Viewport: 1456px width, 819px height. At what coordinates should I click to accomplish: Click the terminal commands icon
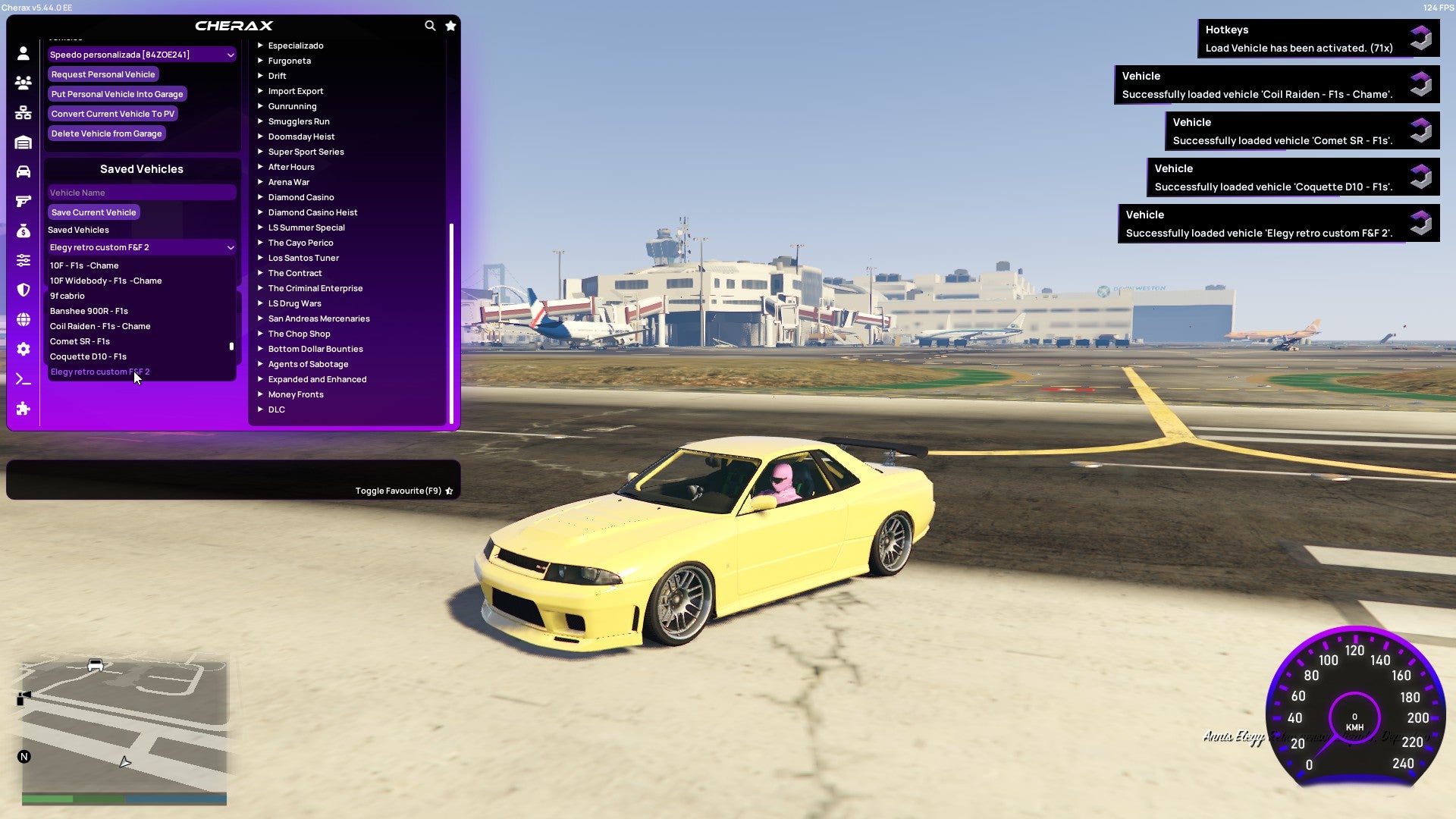(x=23, y=378)
